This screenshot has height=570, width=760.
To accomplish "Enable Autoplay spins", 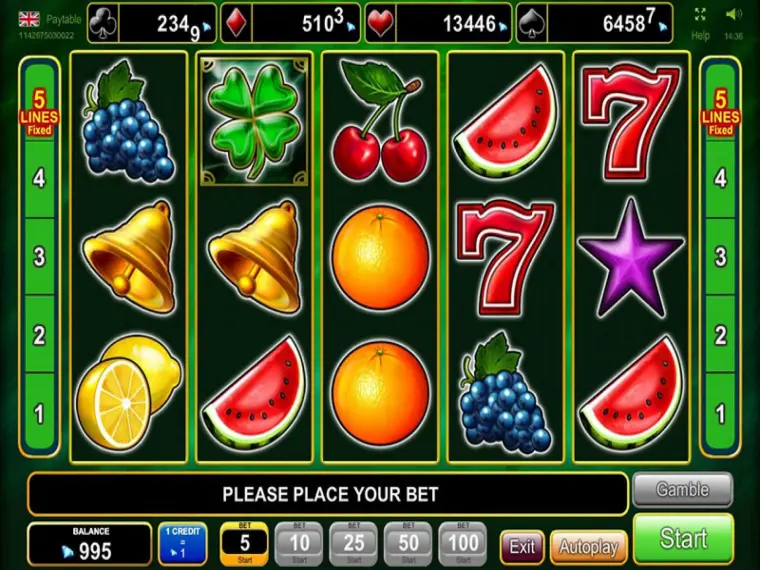I will 588,547.
